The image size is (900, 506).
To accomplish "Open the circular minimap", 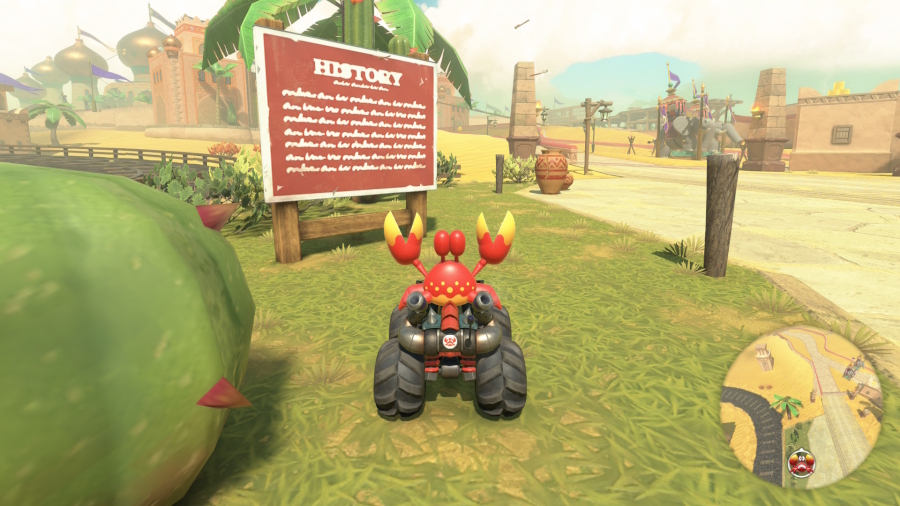I will click(800, 405).
